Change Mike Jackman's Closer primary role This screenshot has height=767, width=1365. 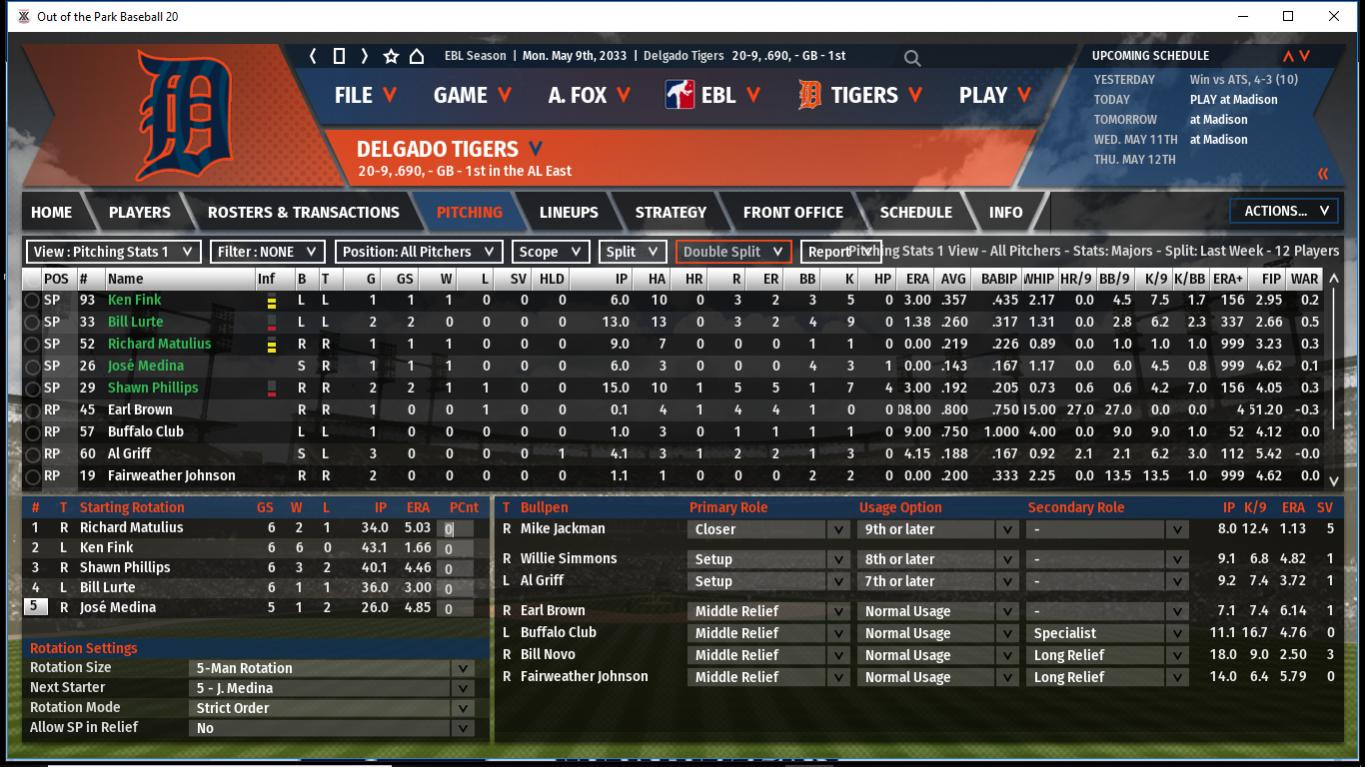767,530
